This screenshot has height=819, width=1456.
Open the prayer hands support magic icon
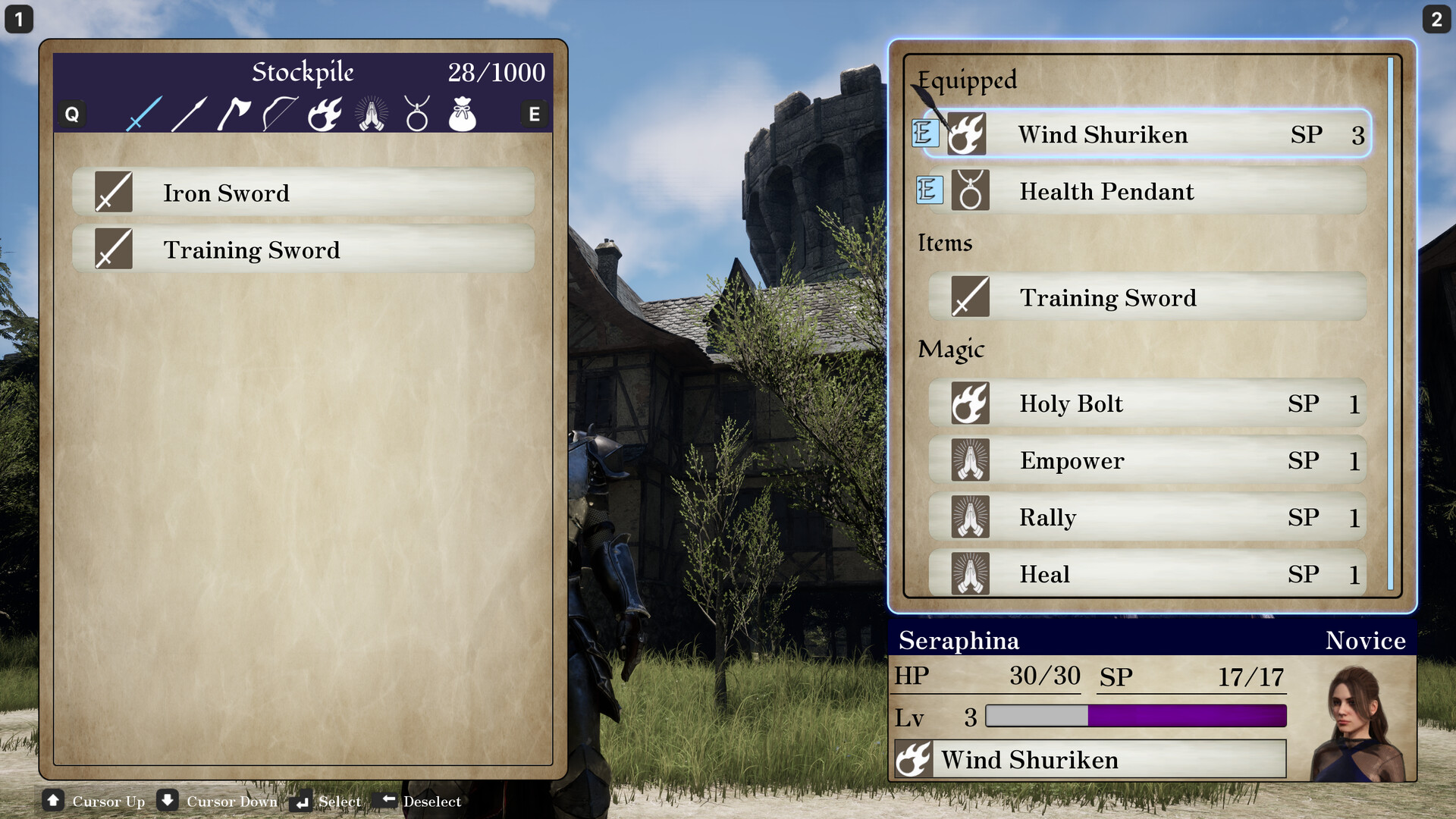[371, 115]
